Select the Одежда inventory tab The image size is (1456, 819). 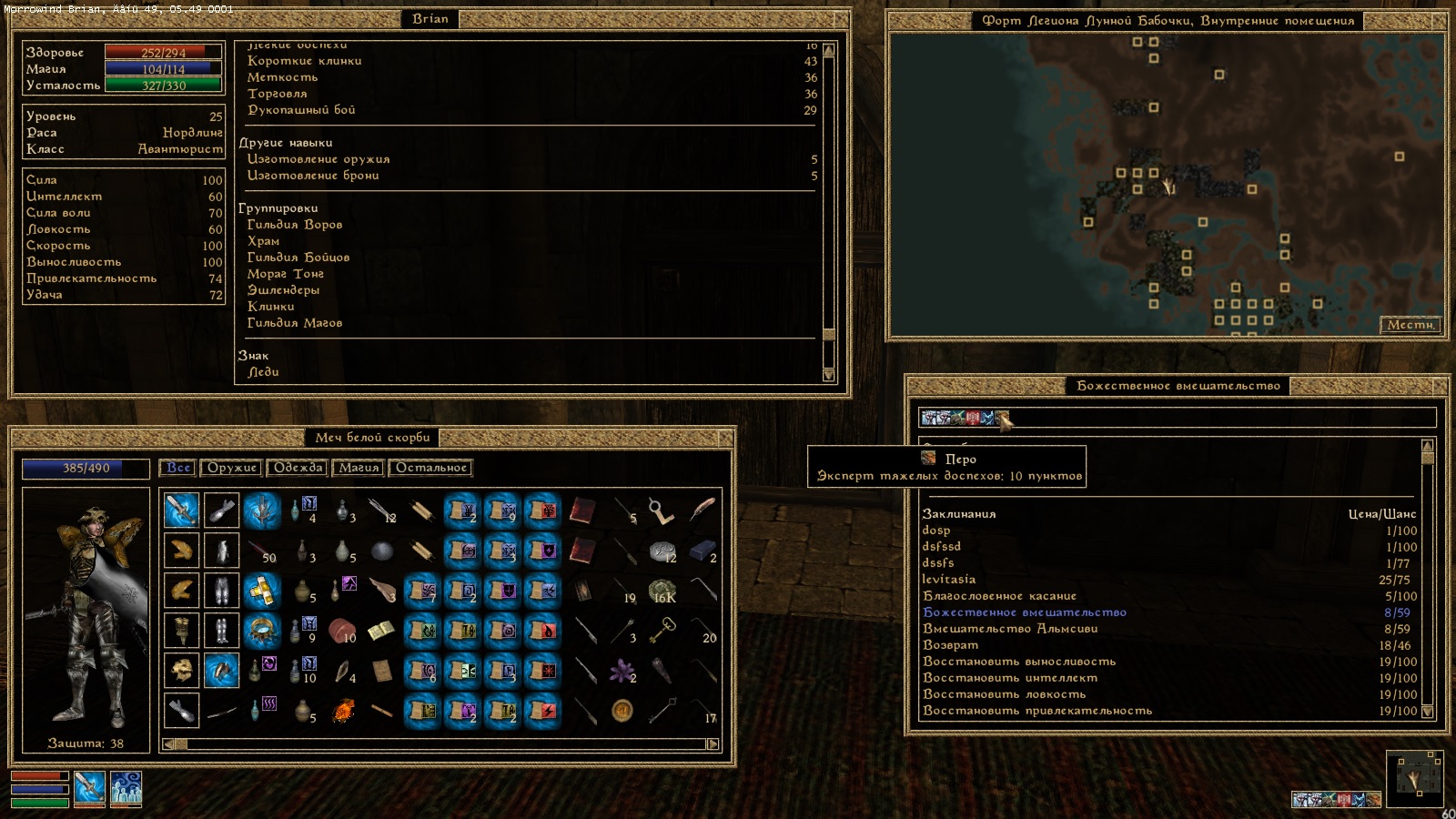(298, 468)
